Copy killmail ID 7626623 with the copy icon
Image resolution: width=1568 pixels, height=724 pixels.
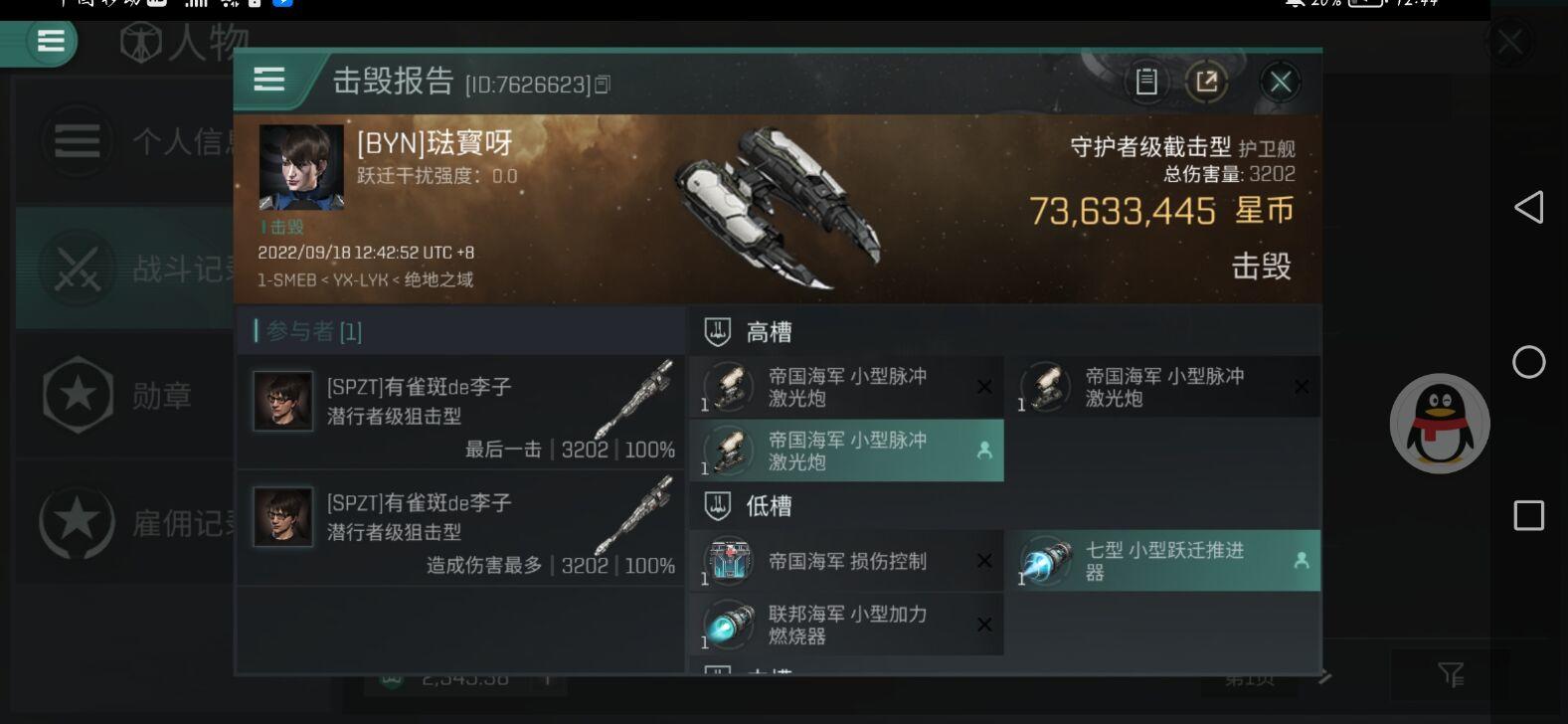601,85
